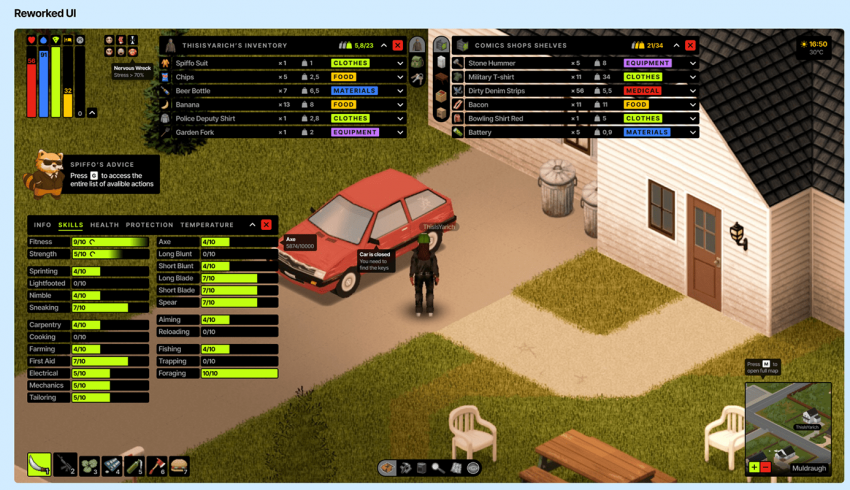Switch to the Info tab

[42, 225]
